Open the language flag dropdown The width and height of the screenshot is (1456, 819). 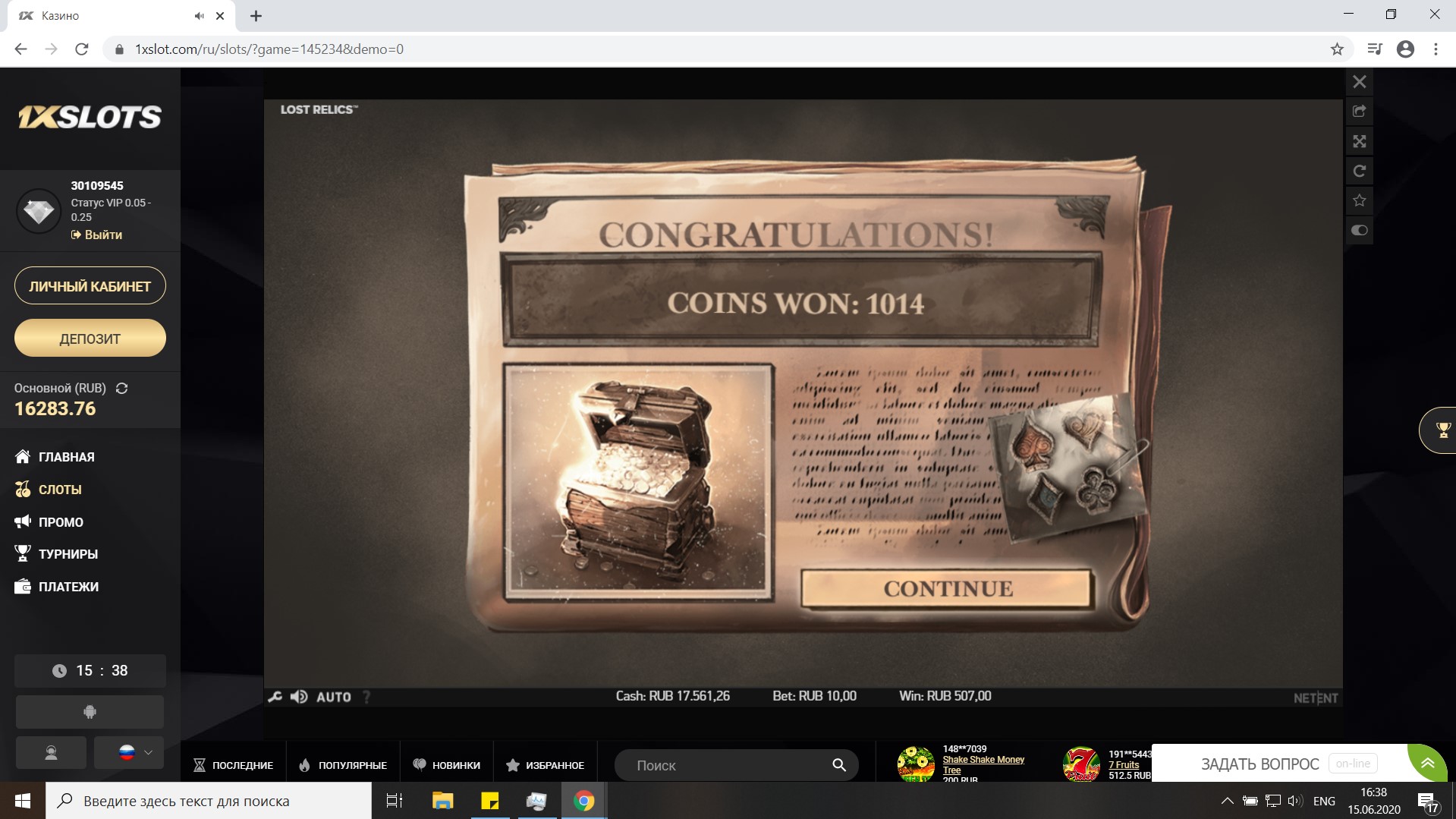click(129, 752)
